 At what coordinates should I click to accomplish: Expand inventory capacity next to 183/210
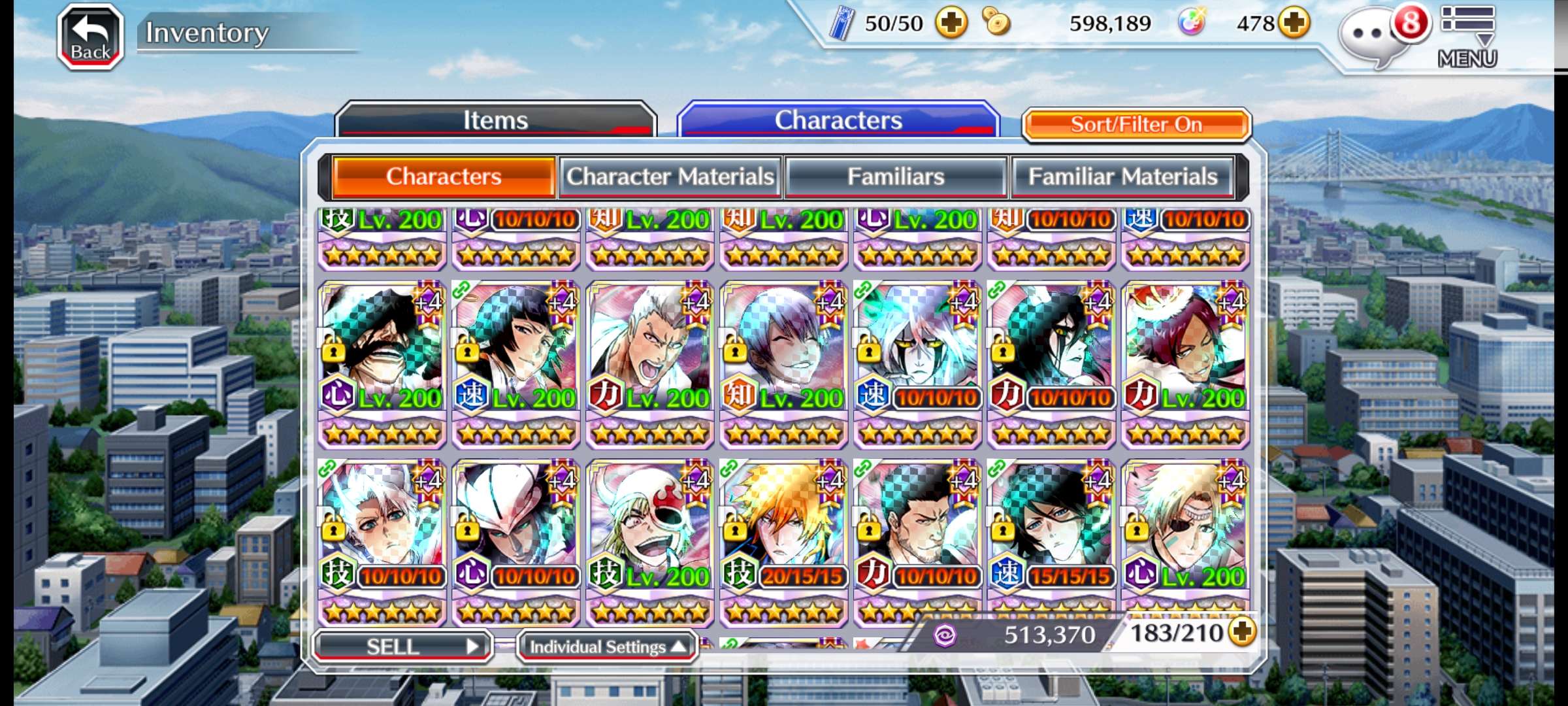pos(1242,631)
